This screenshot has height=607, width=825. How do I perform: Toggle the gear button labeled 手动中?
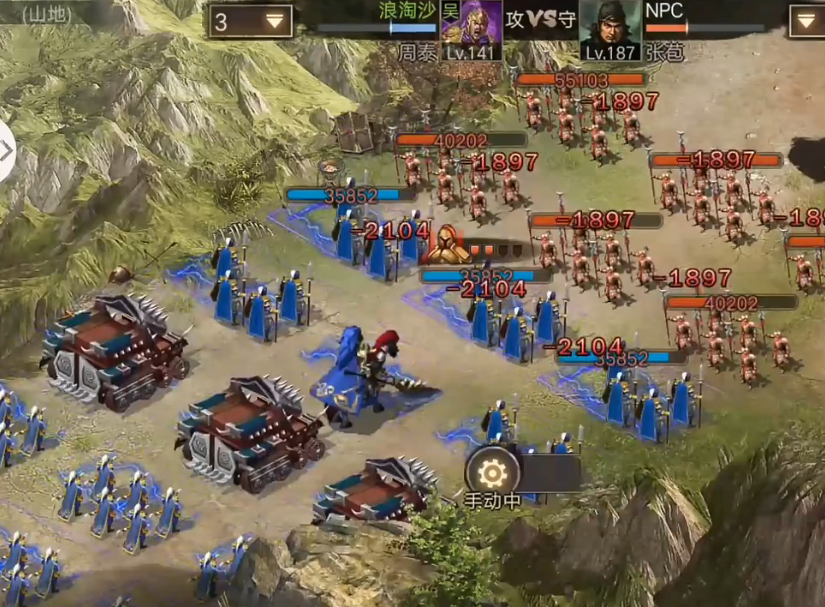tap(492, 473)
